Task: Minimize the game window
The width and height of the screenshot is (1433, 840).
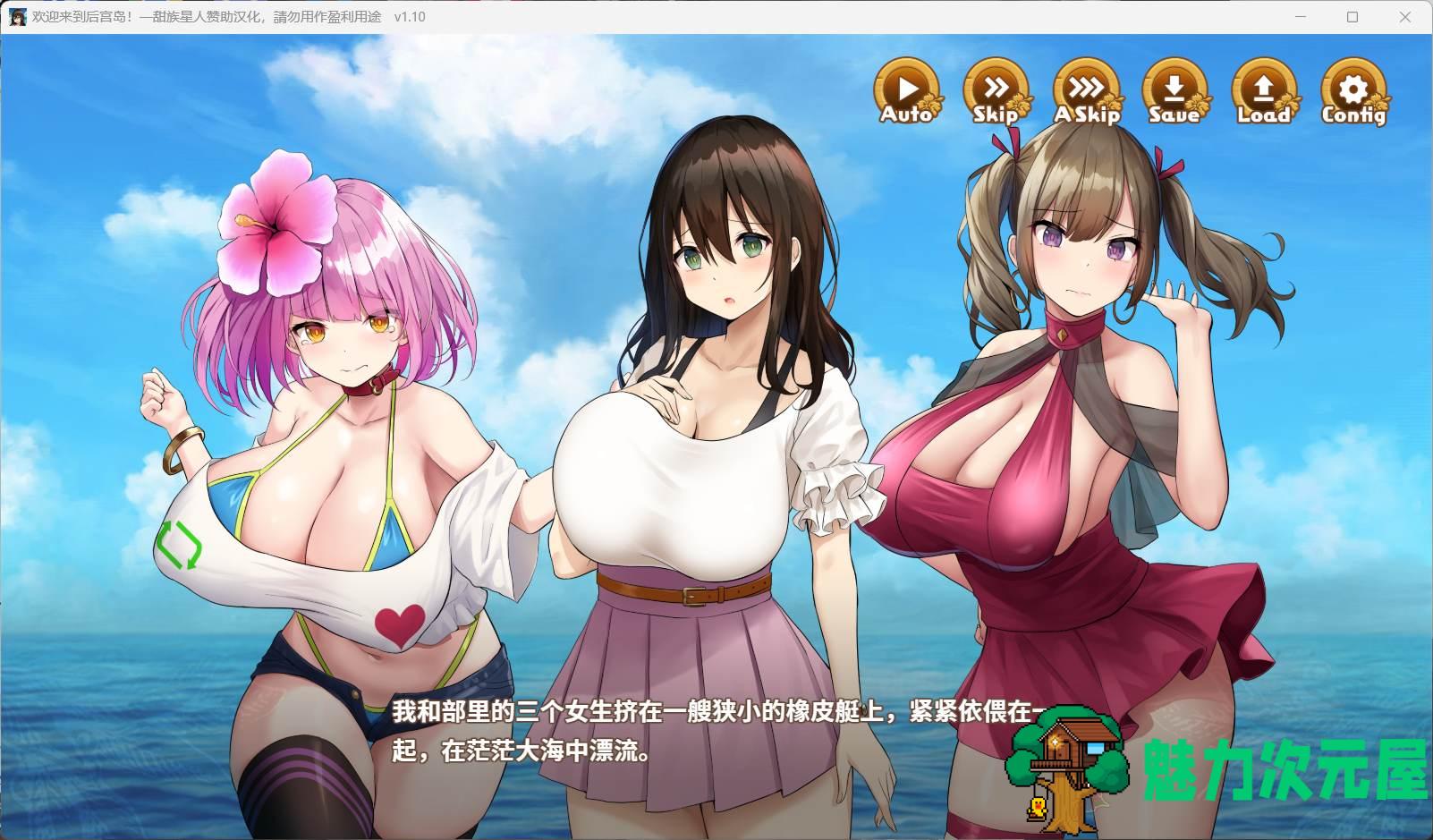Action: pyautogui.click(x=1302, y=17)
